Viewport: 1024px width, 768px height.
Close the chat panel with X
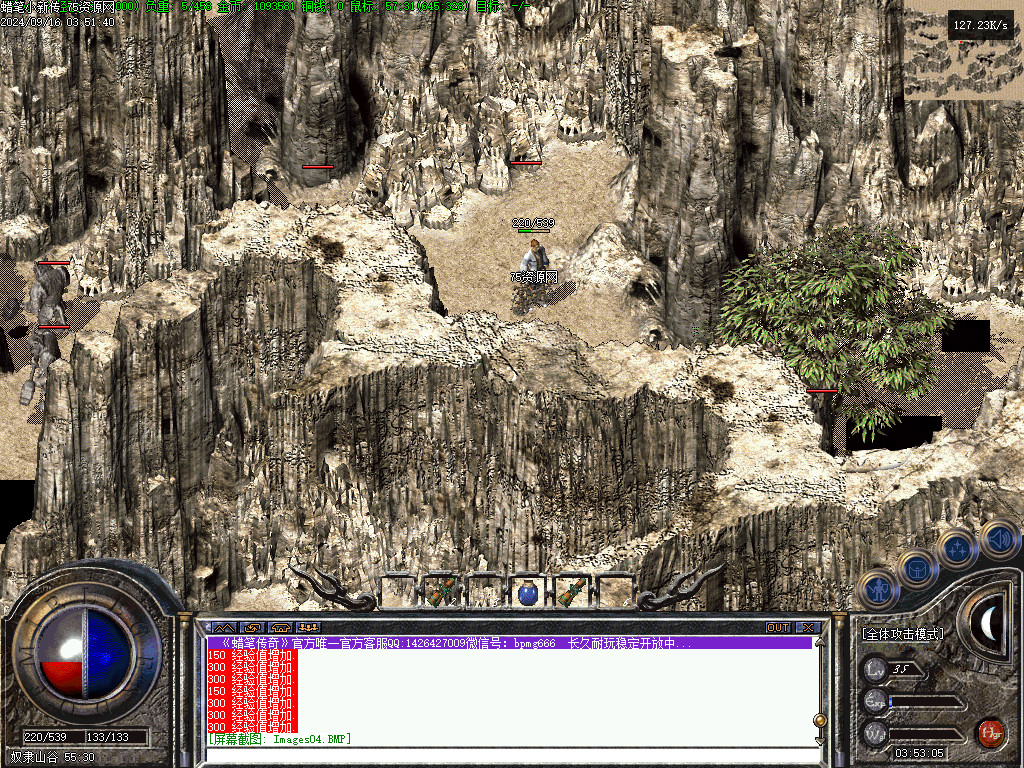coord(808,628)
